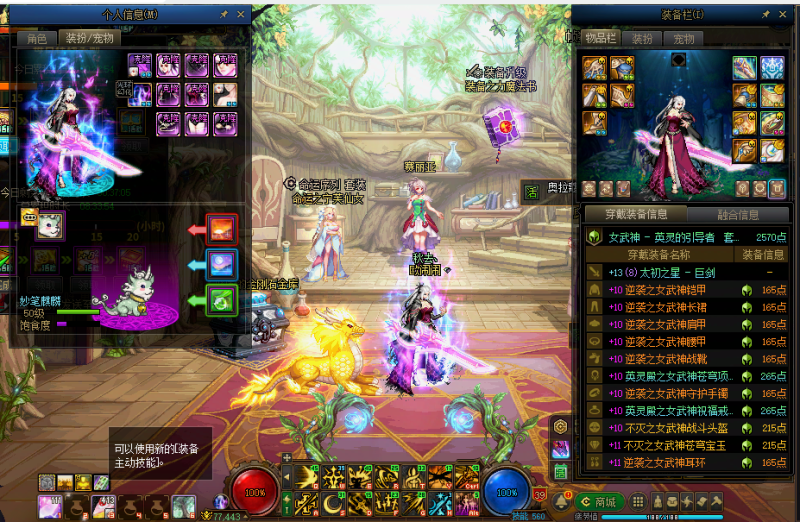The width and height of the screenshot is (800, 522).
Task: Show the 穿戴装备信息 equipped gear tab
Action: (632, 214)
